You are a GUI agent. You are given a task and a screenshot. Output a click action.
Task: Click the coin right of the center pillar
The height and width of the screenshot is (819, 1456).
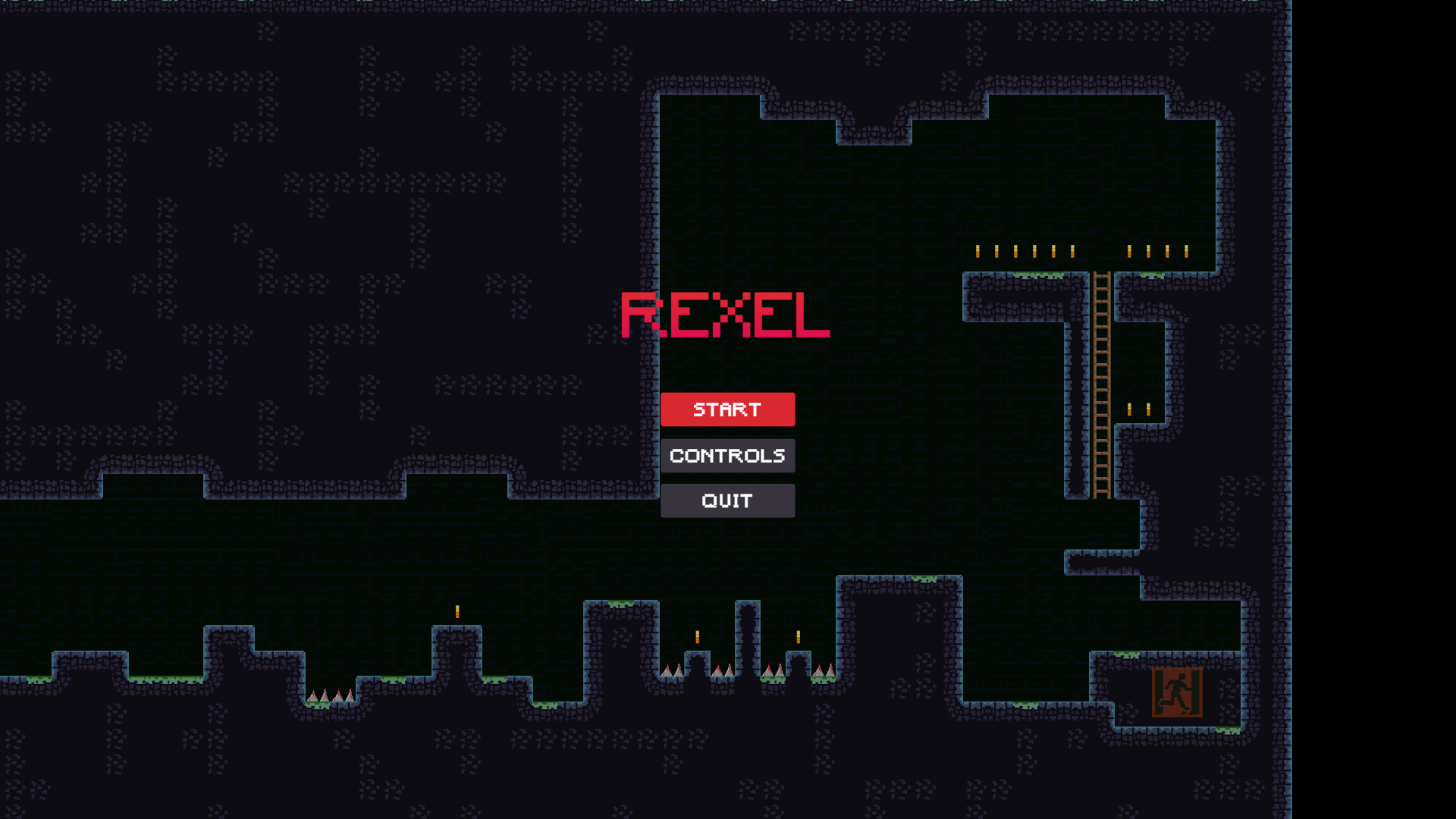[x=796, y=637]
